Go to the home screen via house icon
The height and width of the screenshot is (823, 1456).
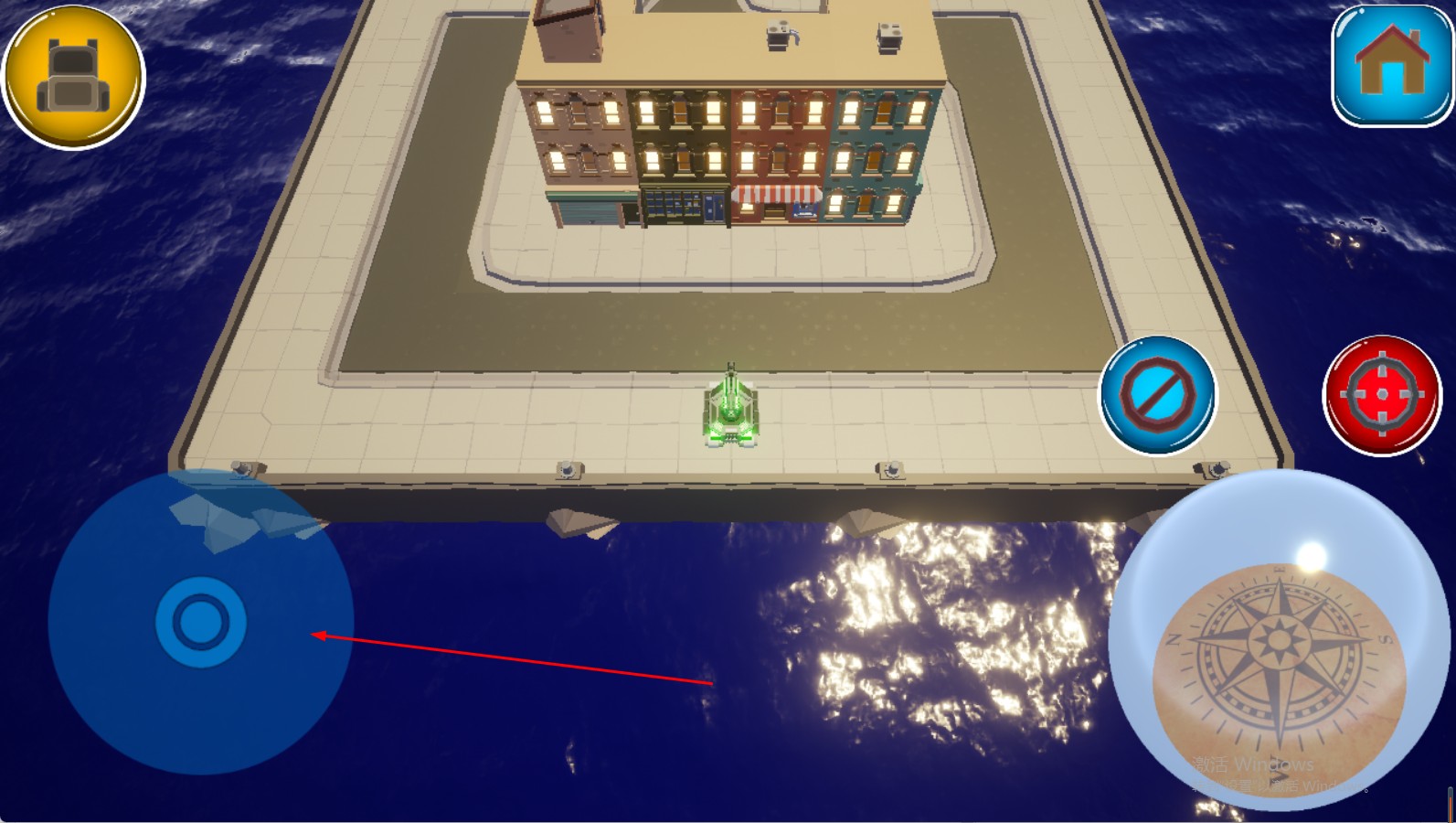(1391, 66)
